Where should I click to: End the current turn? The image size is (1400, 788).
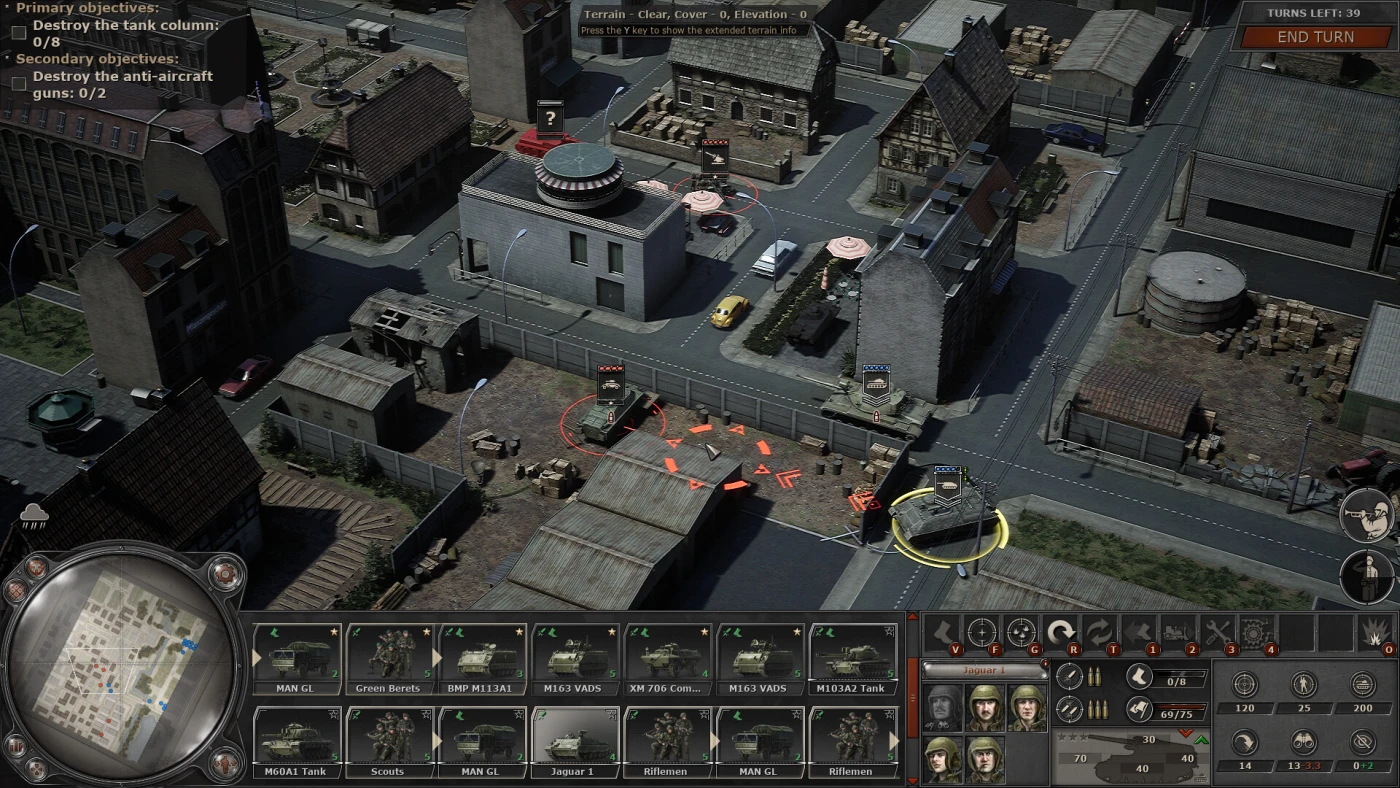(x=1315, y=37)
